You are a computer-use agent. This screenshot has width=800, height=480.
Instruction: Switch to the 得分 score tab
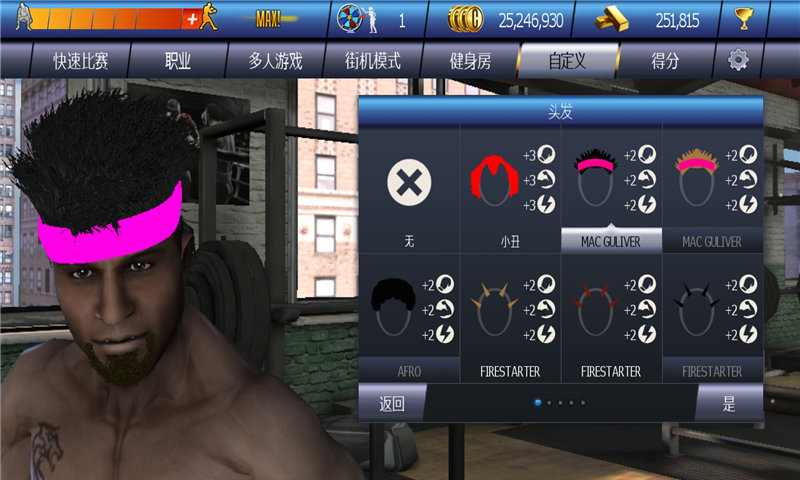pyautogui.click(x=665, y=61)
